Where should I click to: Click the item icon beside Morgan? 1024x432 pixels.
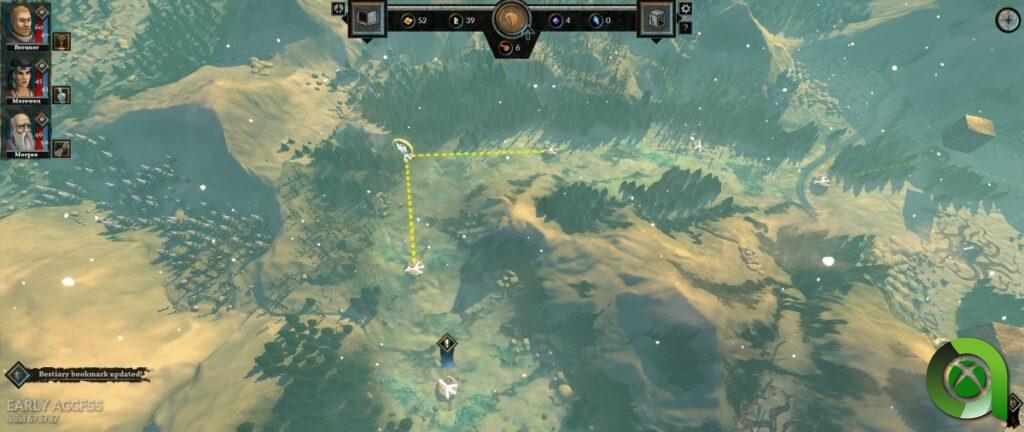point(60,149)
